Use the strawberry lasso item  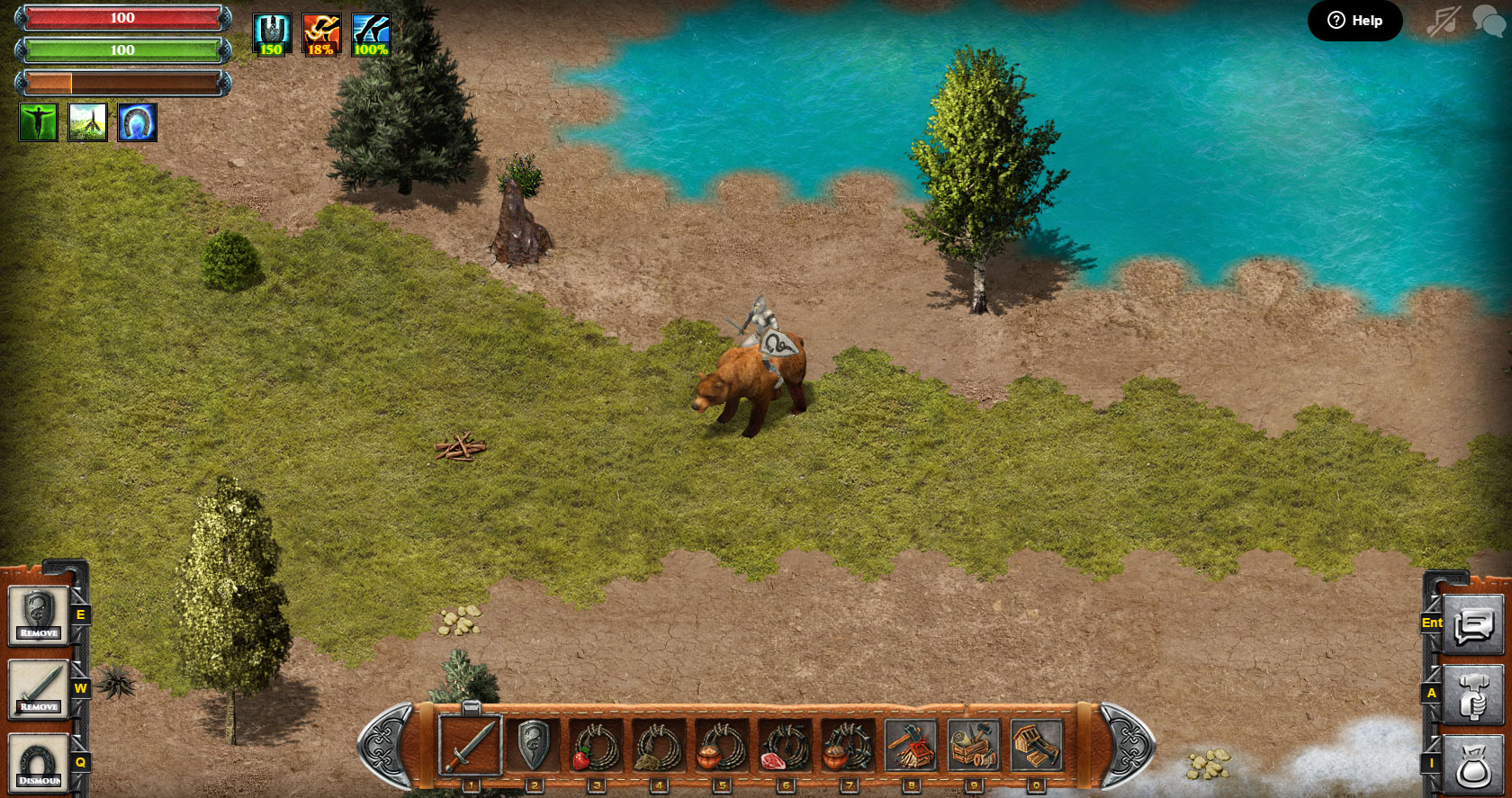(x=596, y=745)
